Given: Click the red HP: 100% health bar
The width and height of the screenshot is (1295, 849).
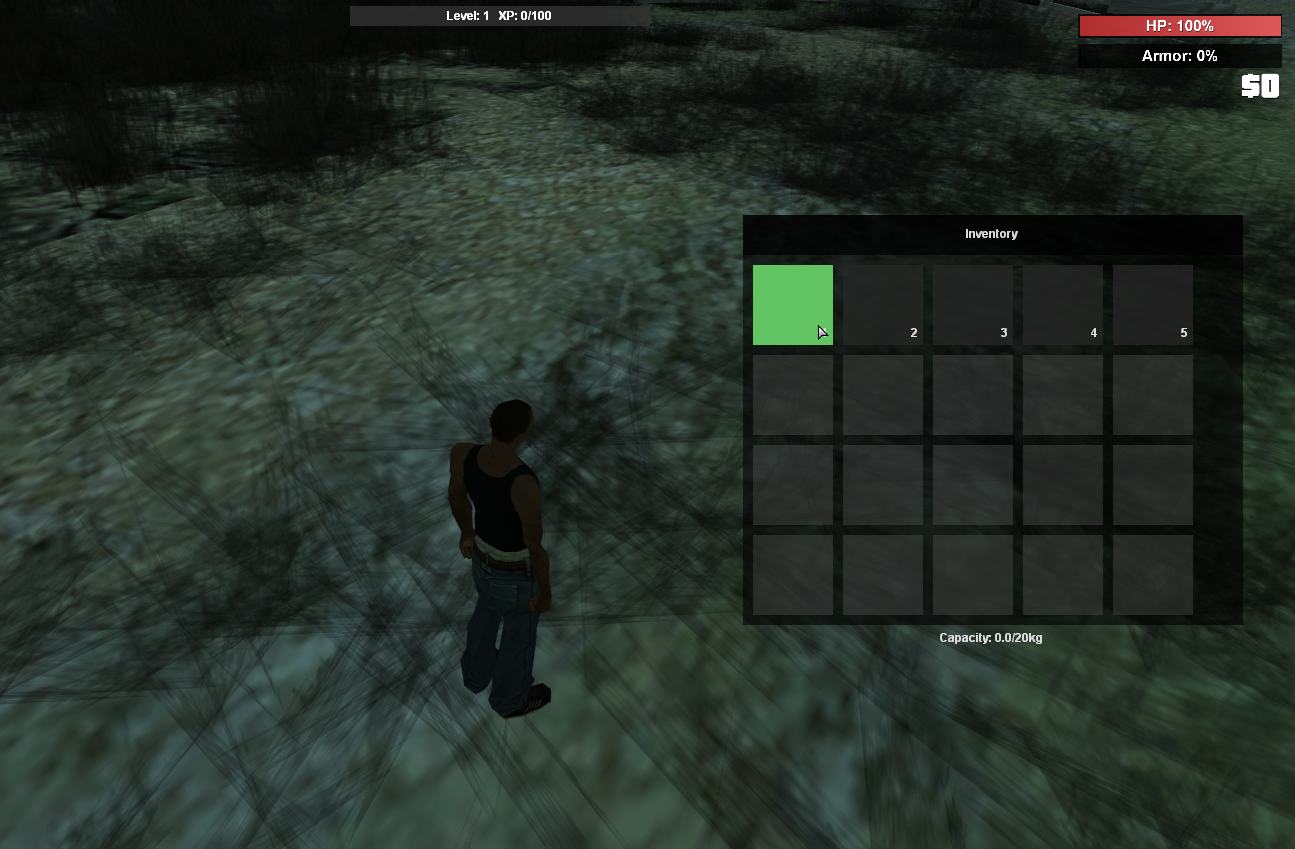Looking at the screenshot, I should pos(1178,25).
